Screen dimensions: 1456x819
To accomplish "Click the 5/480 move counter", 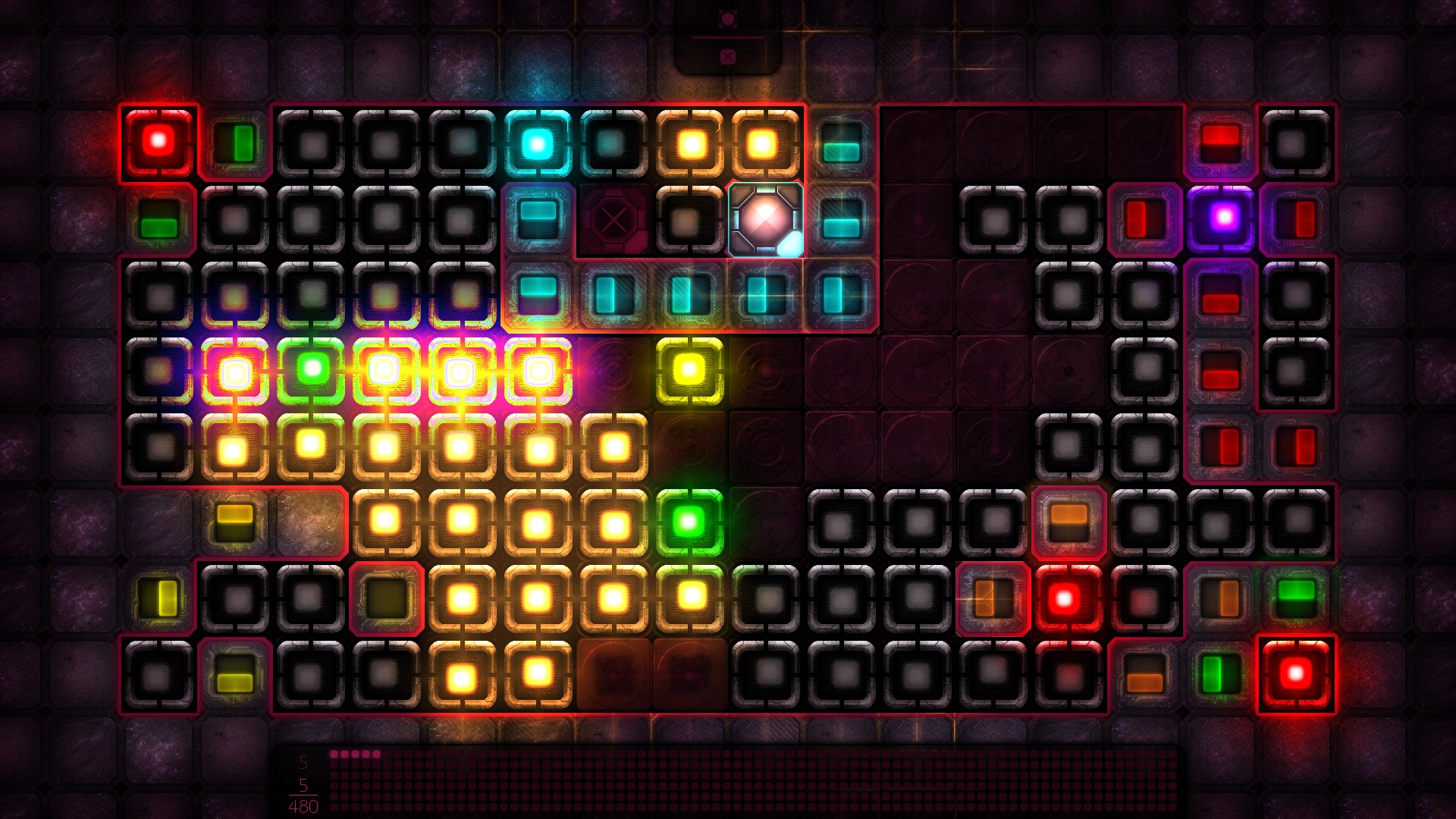I will tap(303, 792).
